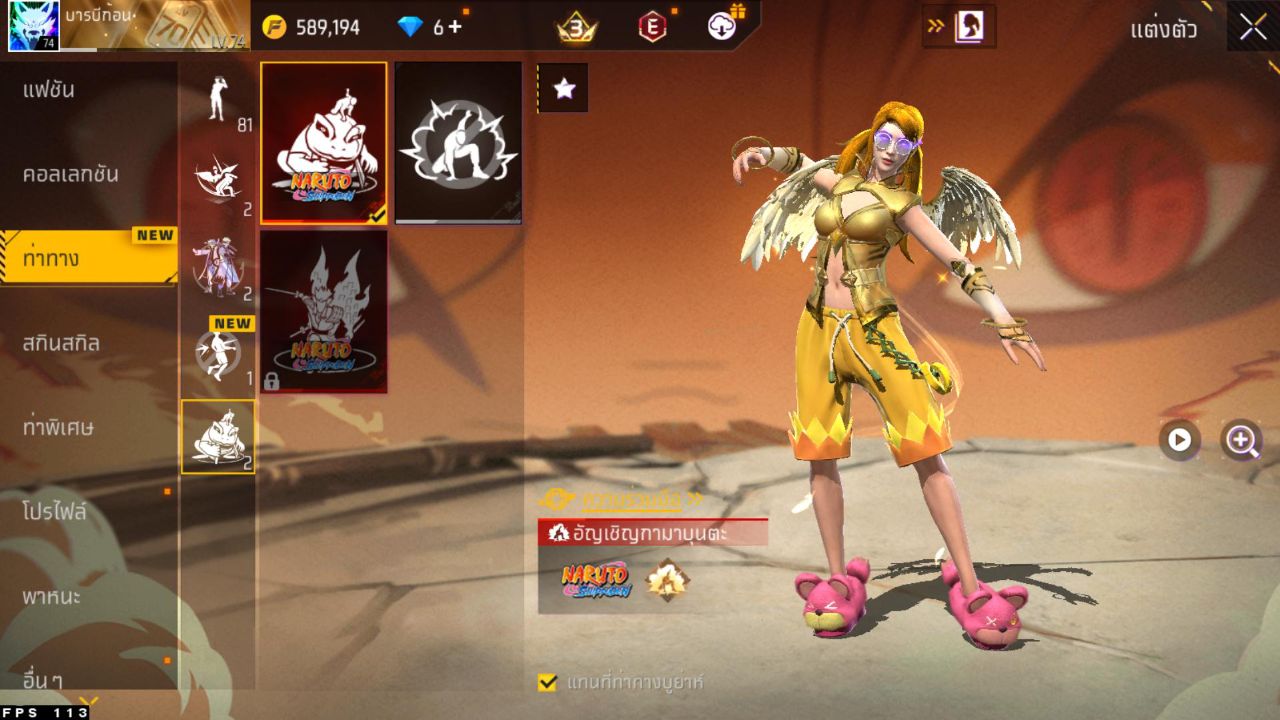Switch to the คอลเลกชัน tab
The height and width of the screenshot is (720, 1280).
(88, 174)
